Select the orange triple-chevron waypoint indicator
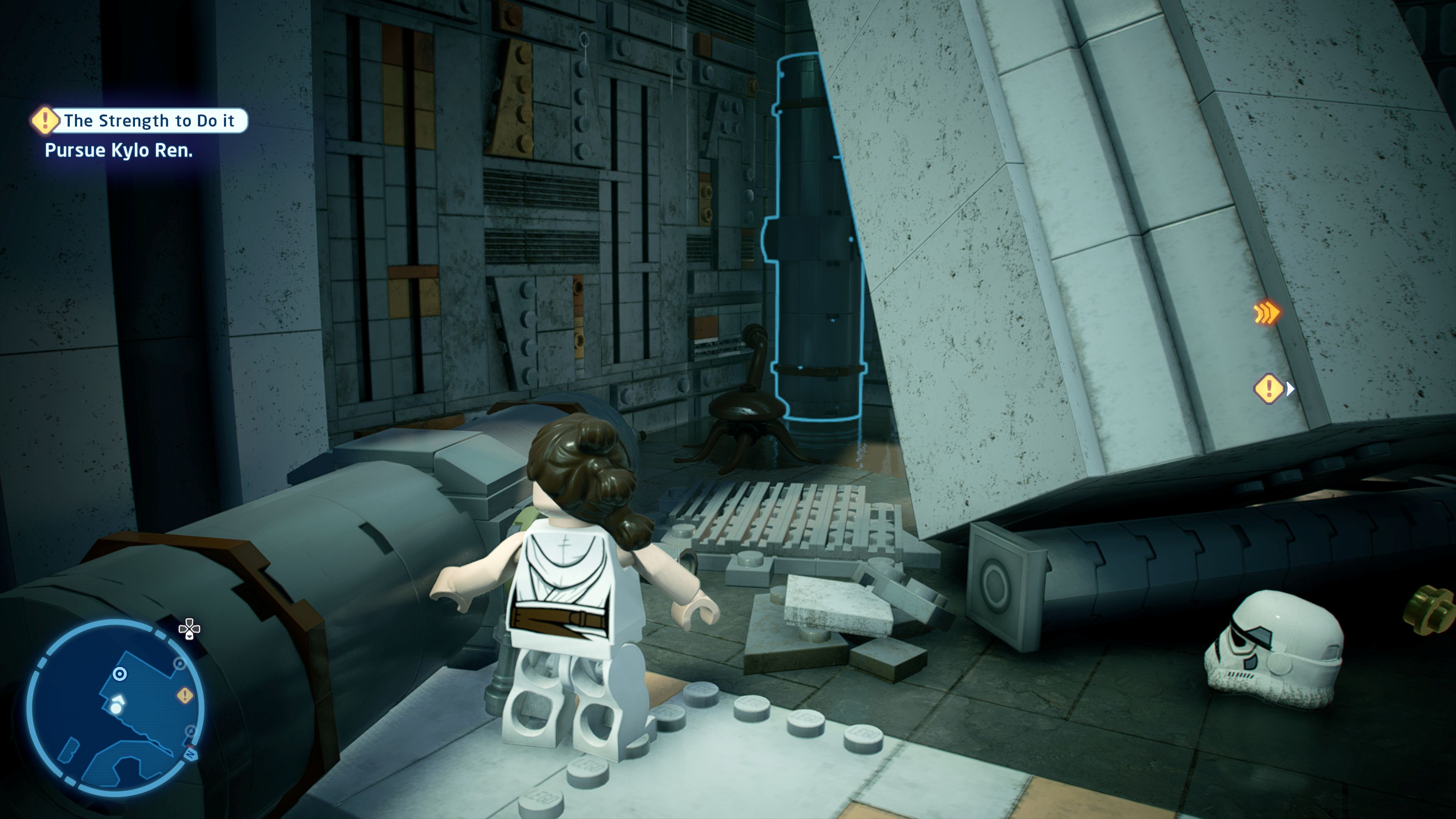 point(1266,313)
